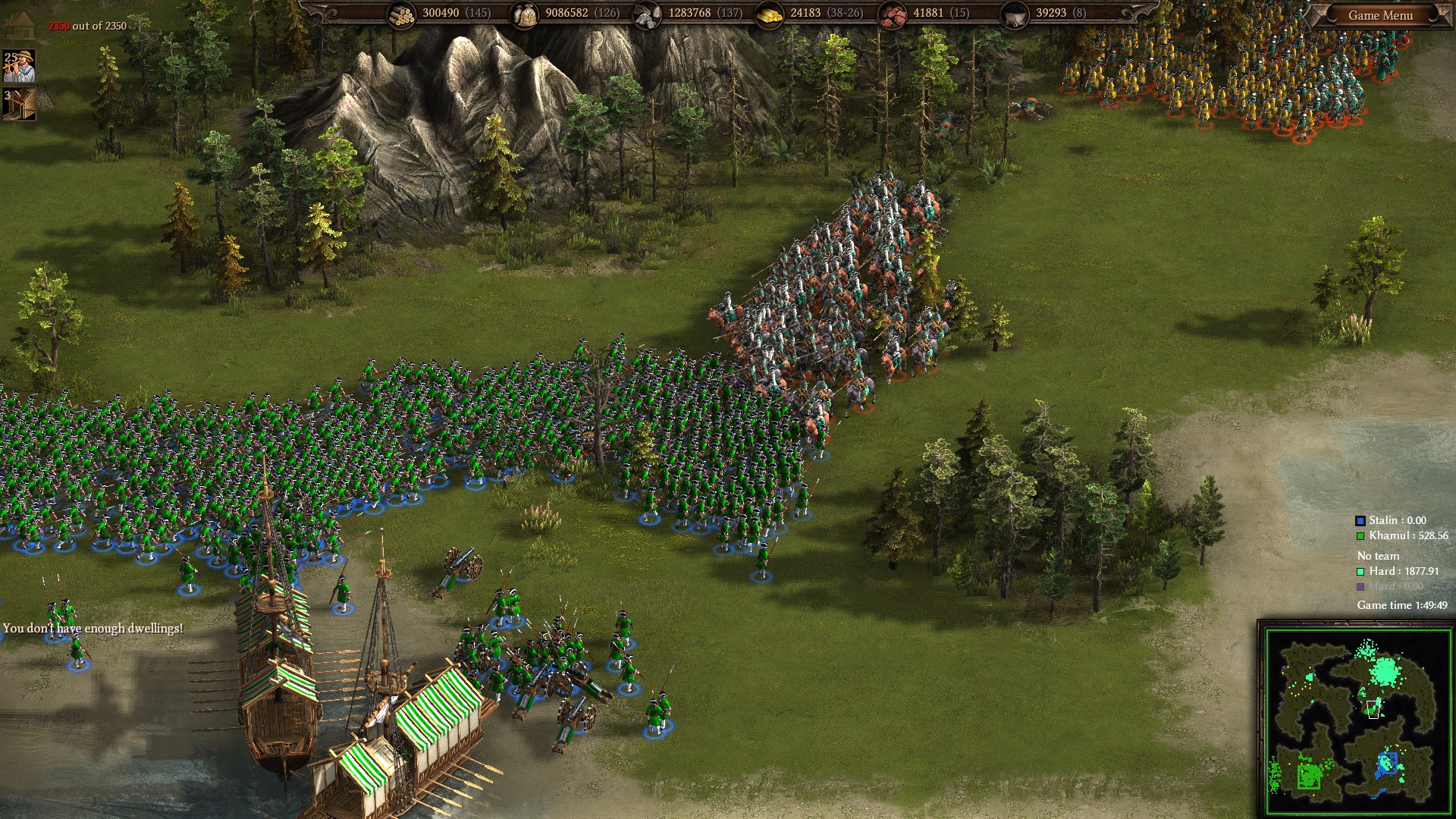The width and height of the screenshot is (1456, 819).
Task: Click the stone resource icon
Action: point(646,14)
